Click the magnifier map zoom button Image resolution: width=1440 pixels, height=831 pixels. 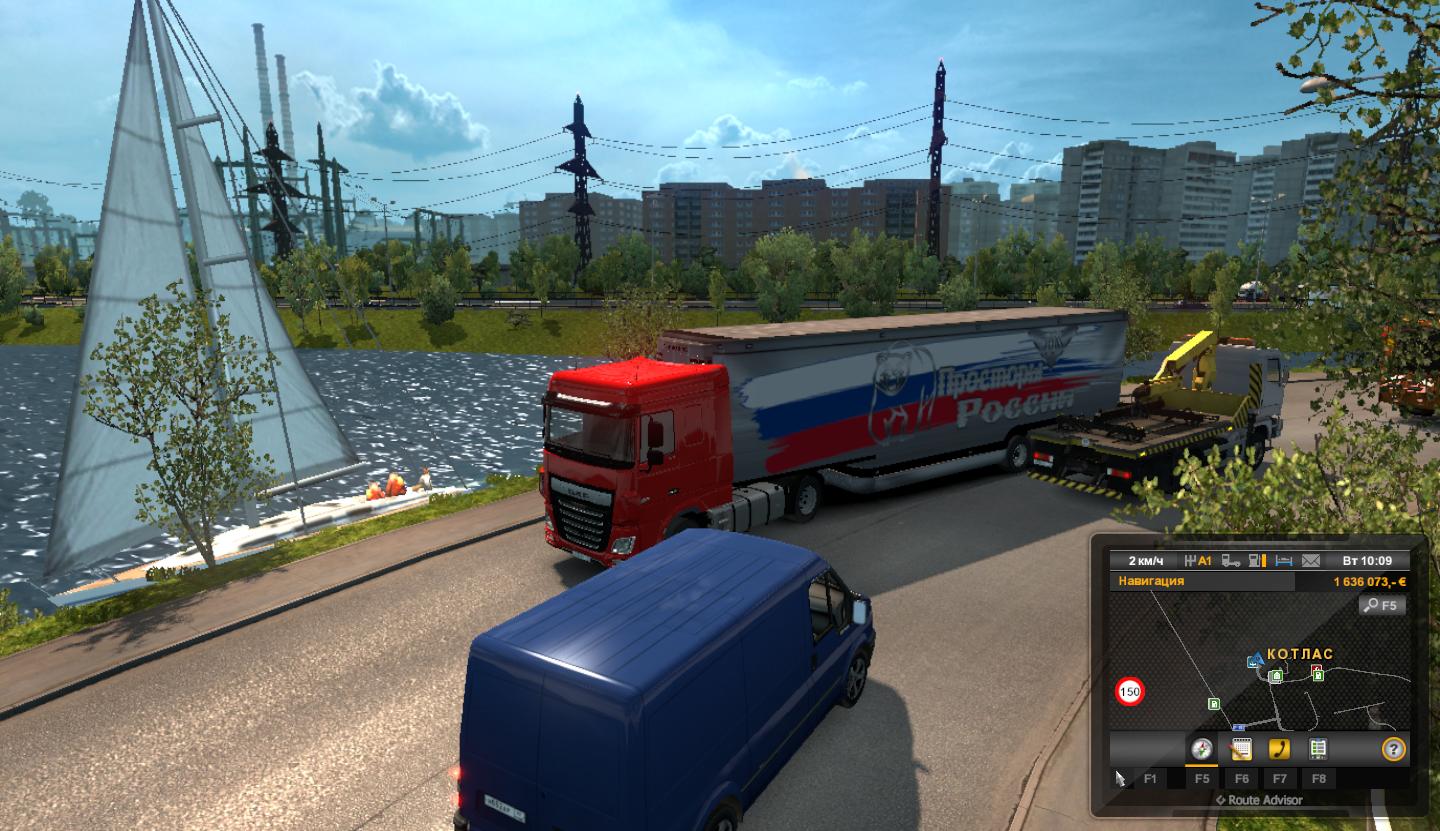tap(1382, 605)
